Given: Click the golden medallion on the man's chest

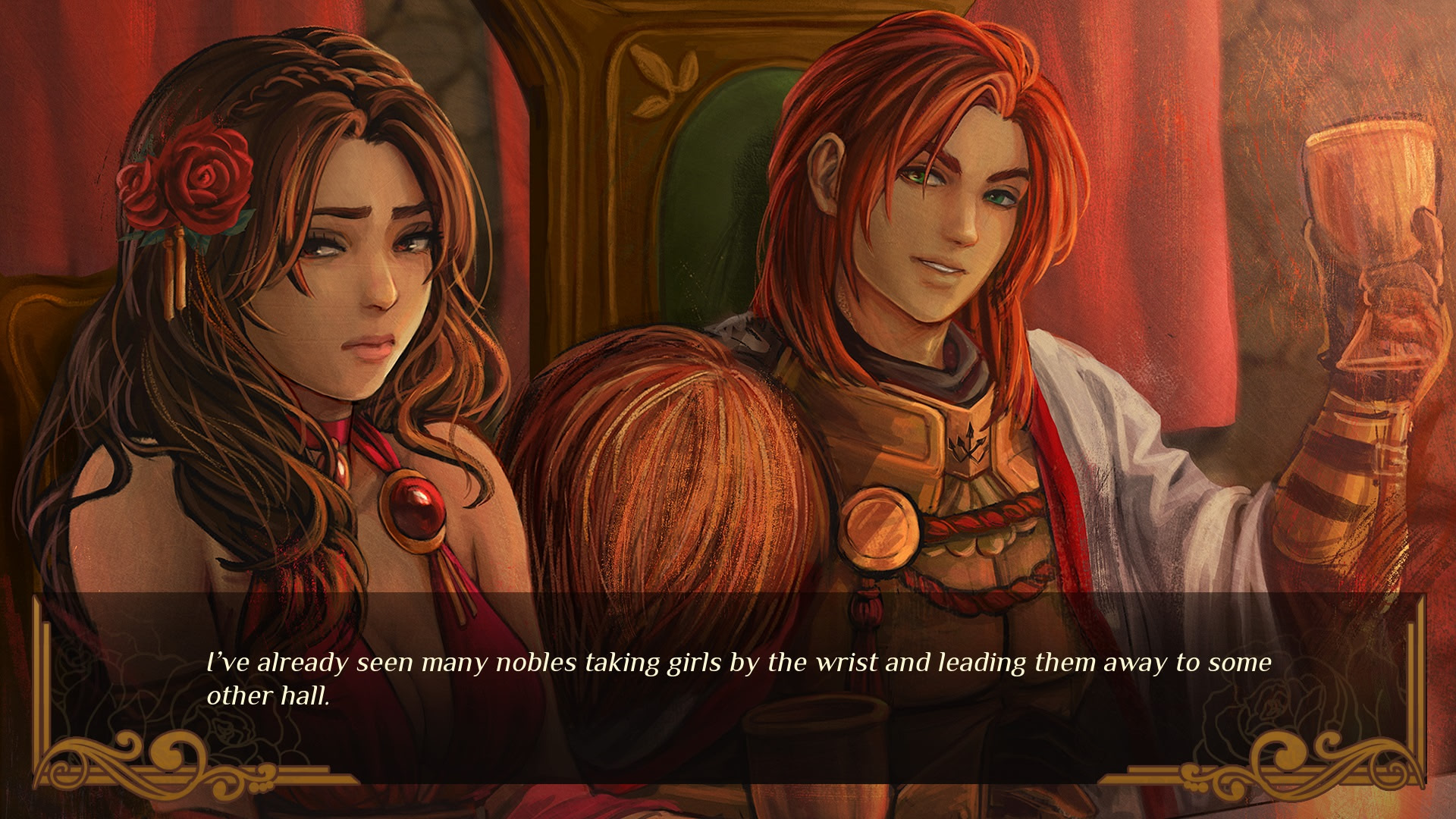Looking at the screenshot, I should (880, 527).
